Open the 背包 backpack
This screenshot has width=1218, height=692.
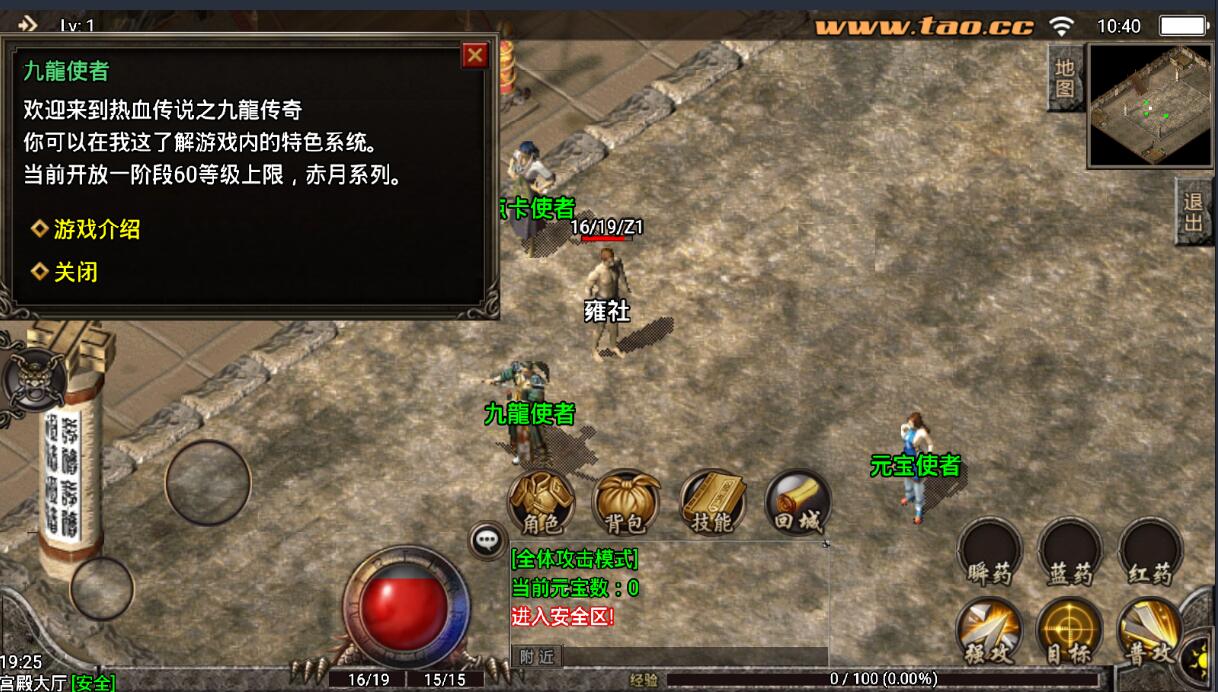pos(626,502)
